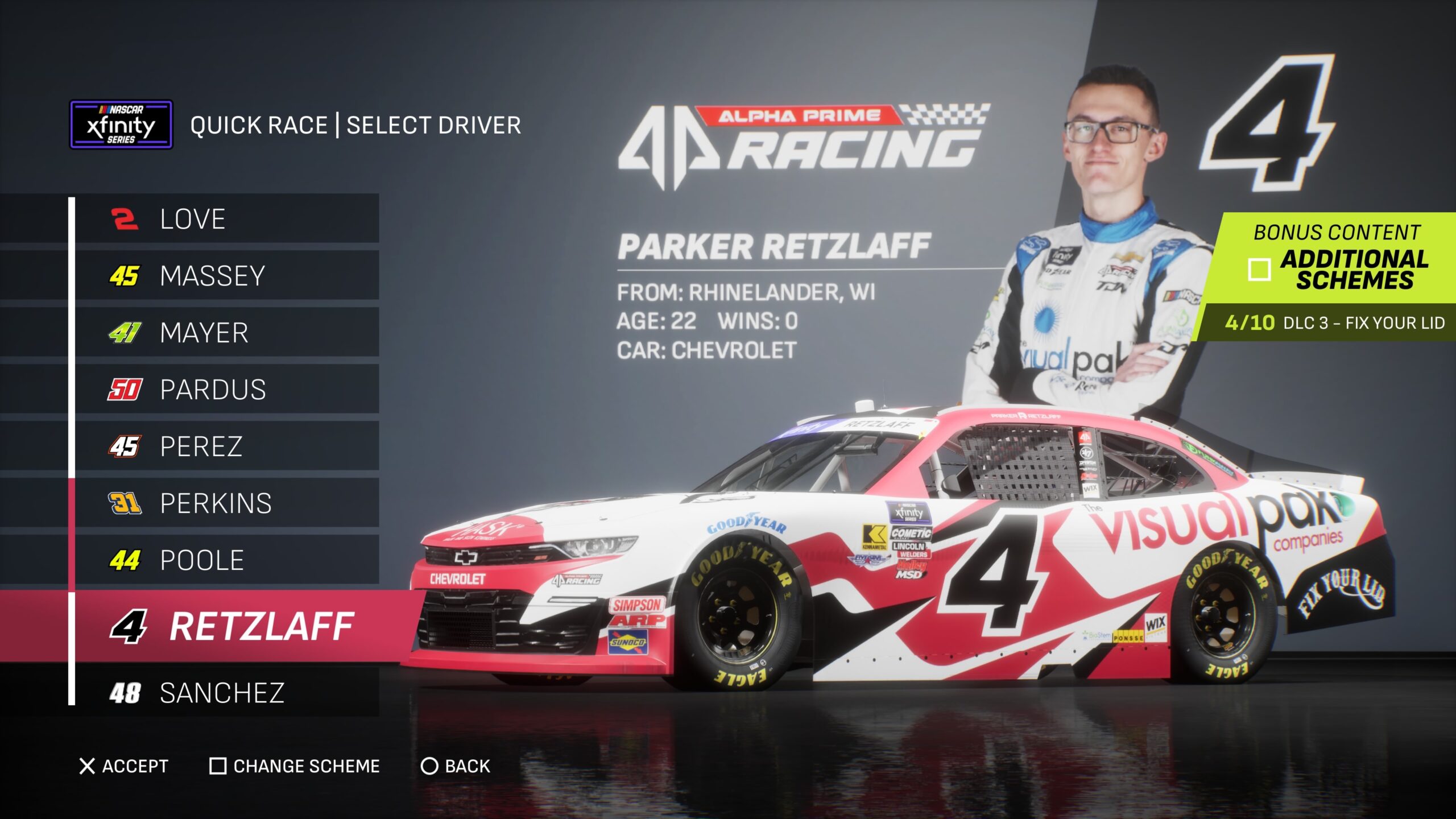Viewport: 1456px width, 819px height.
Task: Select Sanchez from the driver list
Action: [x=226, y=693]
